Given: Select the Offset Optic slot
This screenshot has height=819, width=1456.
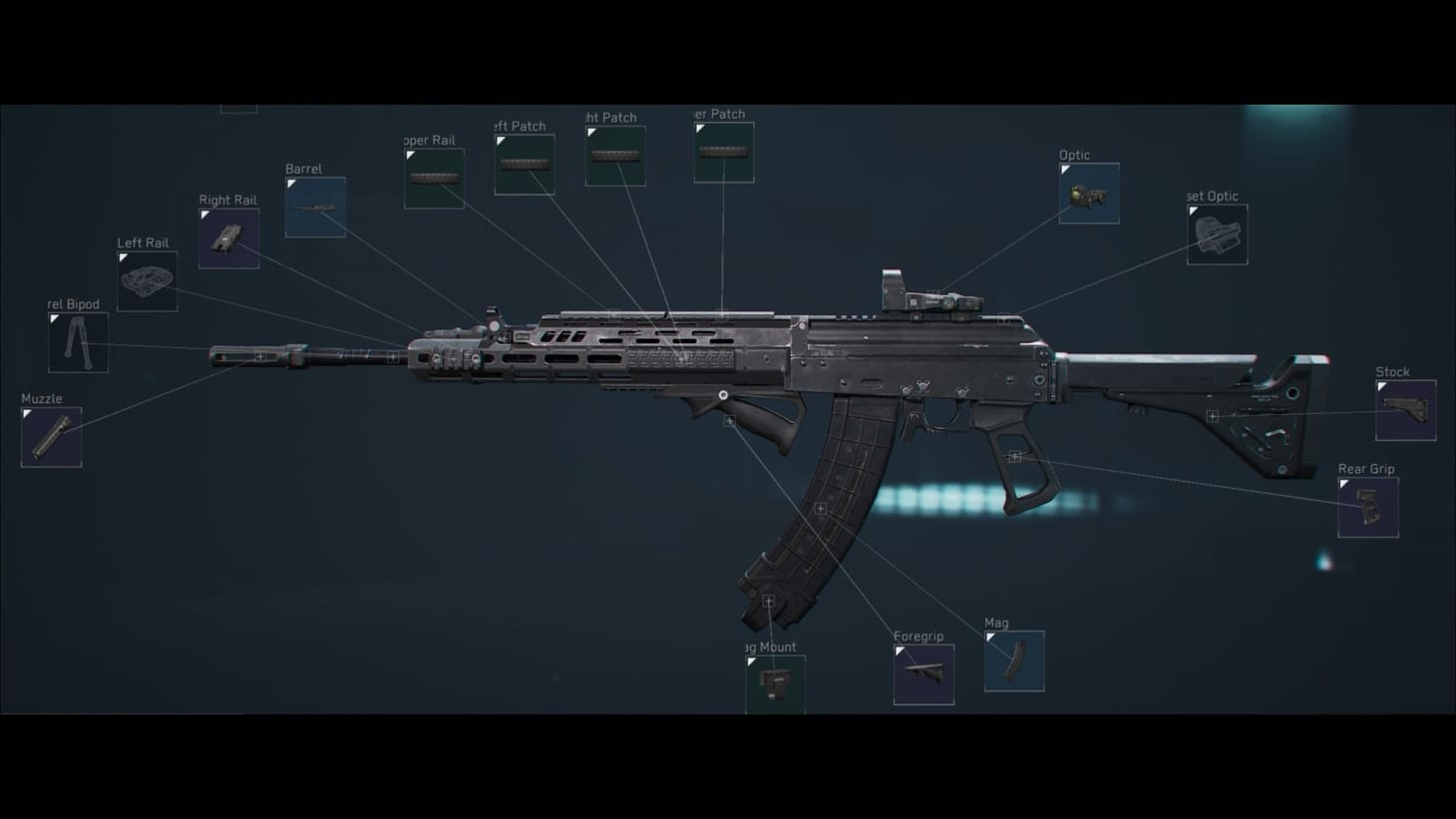Looking at the screenshot, I should tap(1216, 233).
